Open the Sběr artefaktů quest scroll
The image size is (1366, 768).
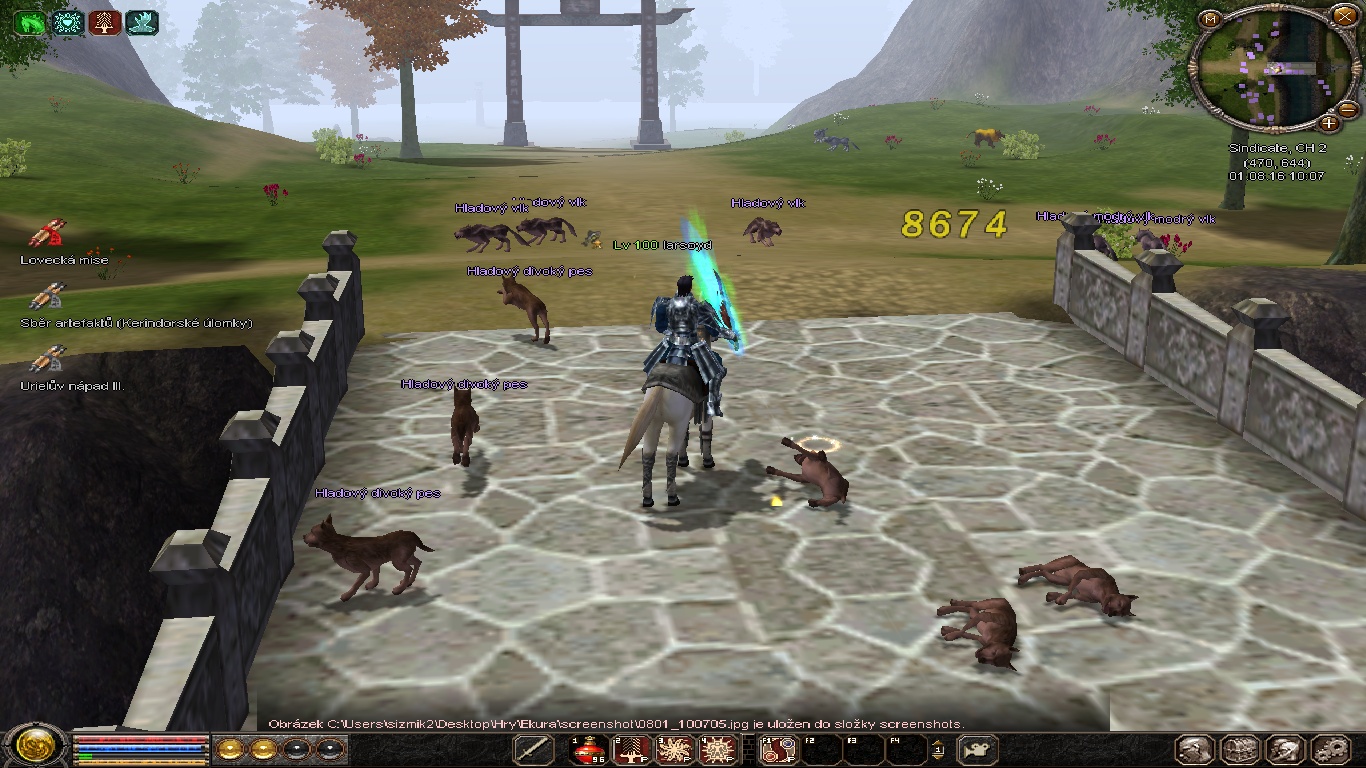(x=46, y=297)
